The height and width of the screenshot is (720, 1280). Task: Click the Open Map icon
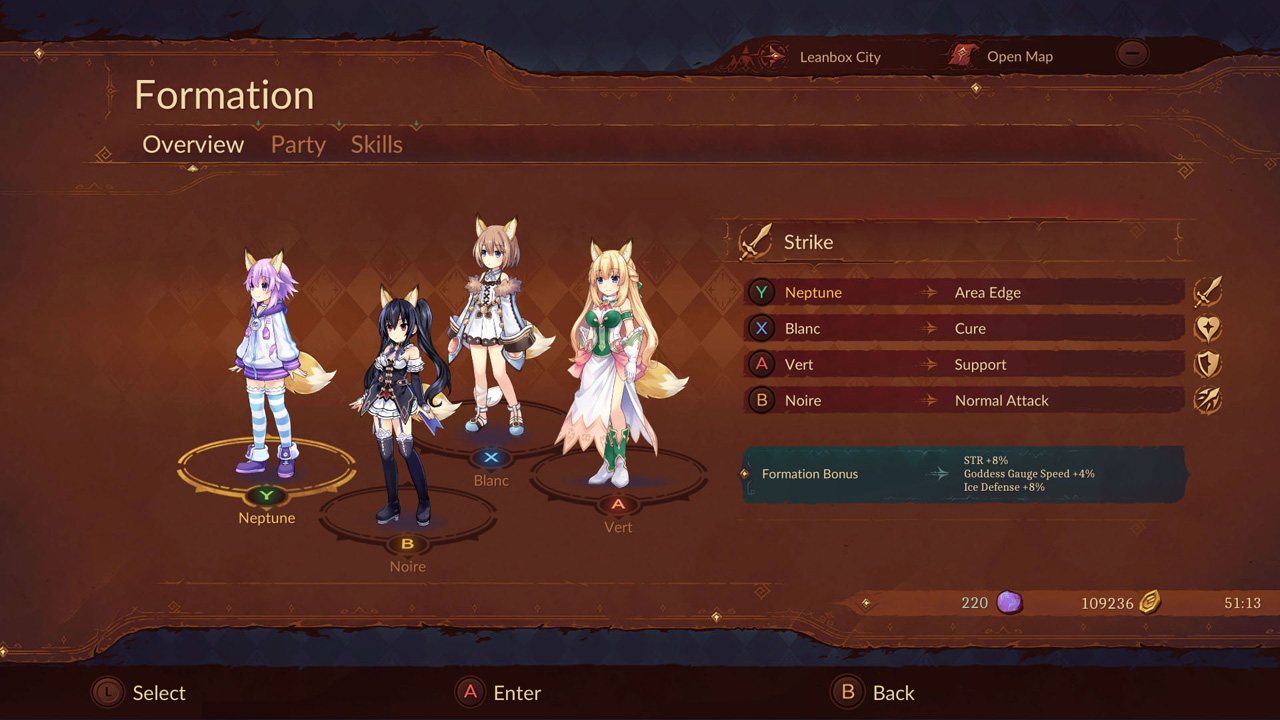963,56
